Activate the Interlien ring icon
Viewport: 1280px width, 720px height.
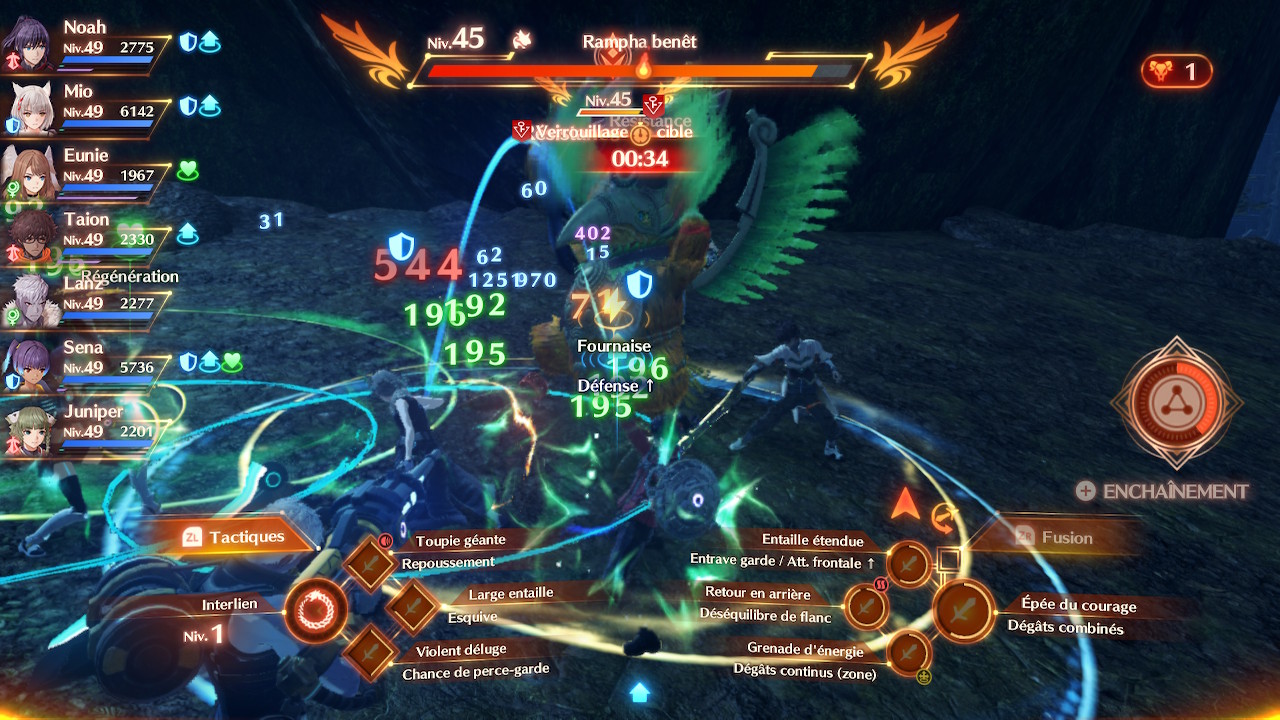click(316, 609)
